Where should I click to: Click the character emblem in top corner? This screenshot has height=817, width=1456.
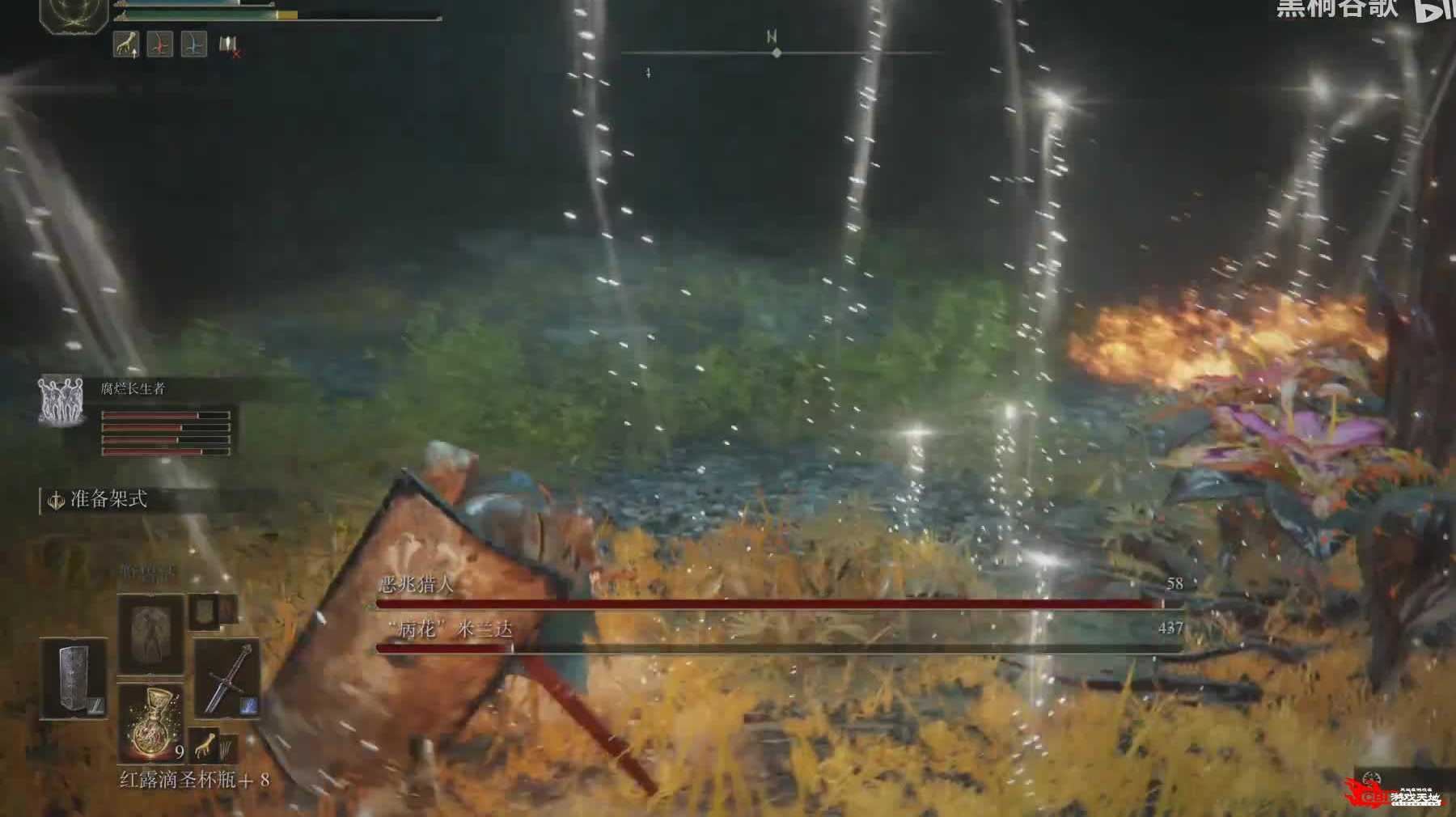74,15
